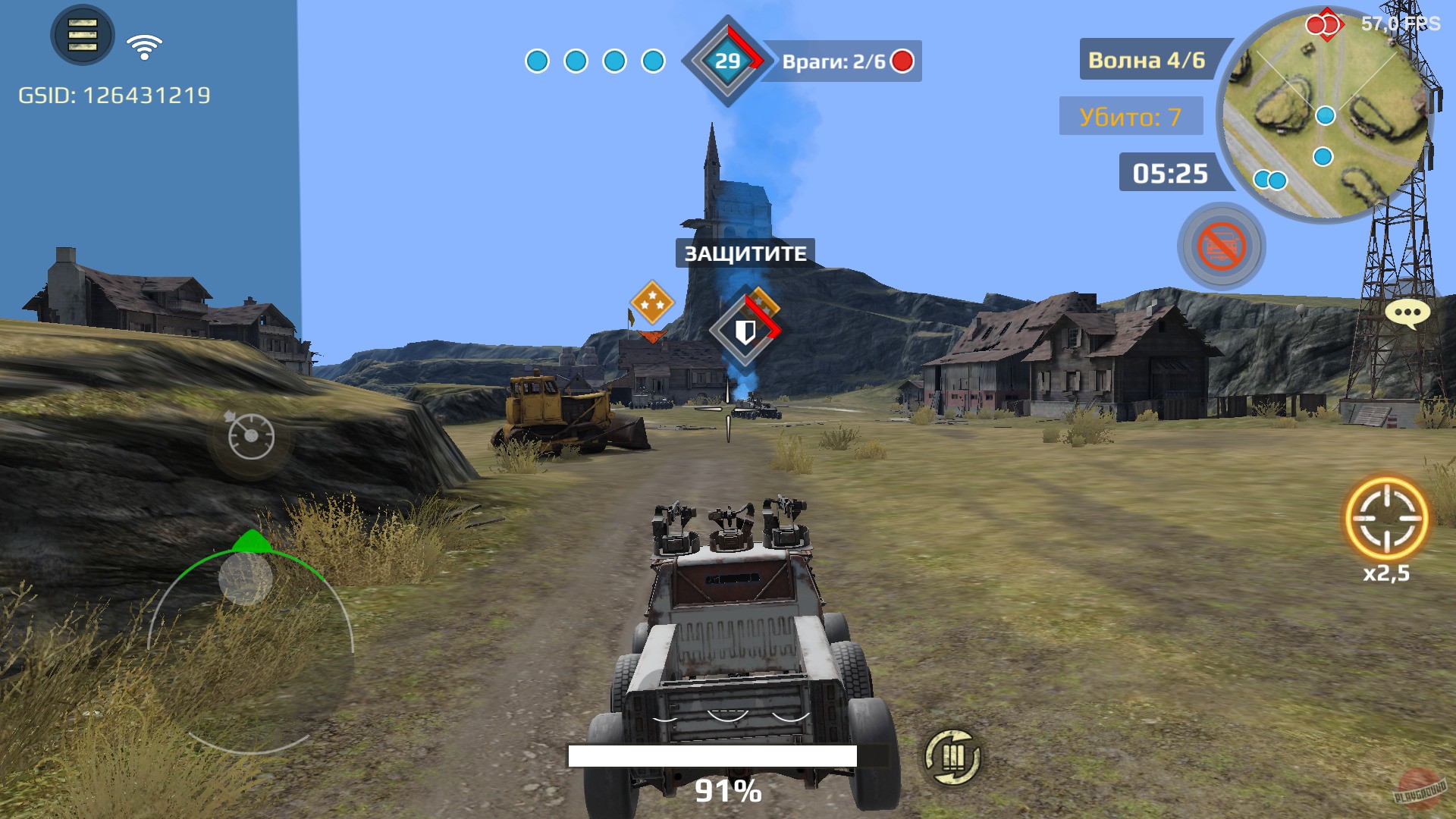Open the main menu icon top-left
Screen dimensions: 1456x819
coord(82,34)
